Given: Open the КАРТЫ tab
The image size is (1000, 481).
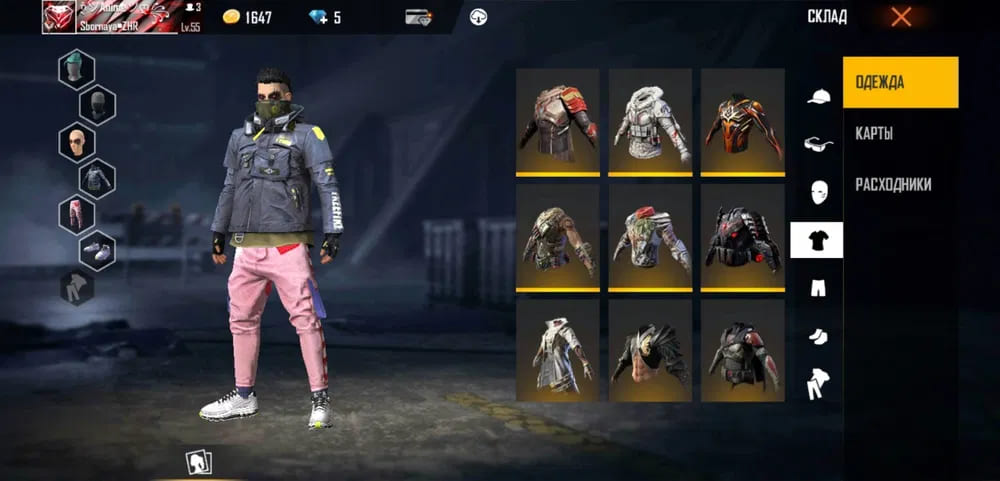Looking at the screenshot, I should (874, 134).
